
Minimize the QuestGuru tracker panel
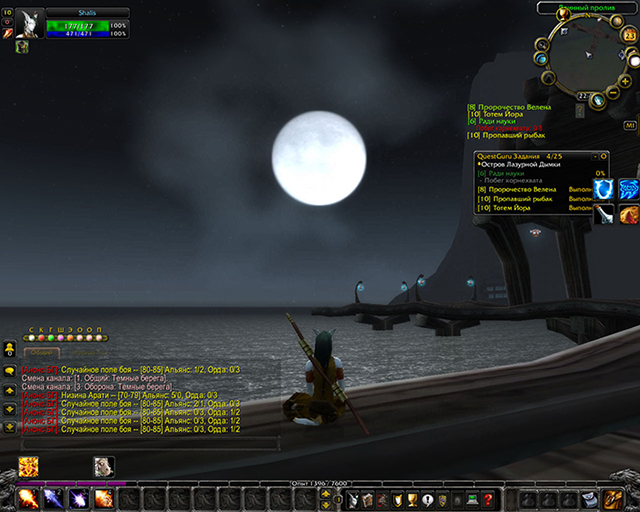(x=593, y=156)
